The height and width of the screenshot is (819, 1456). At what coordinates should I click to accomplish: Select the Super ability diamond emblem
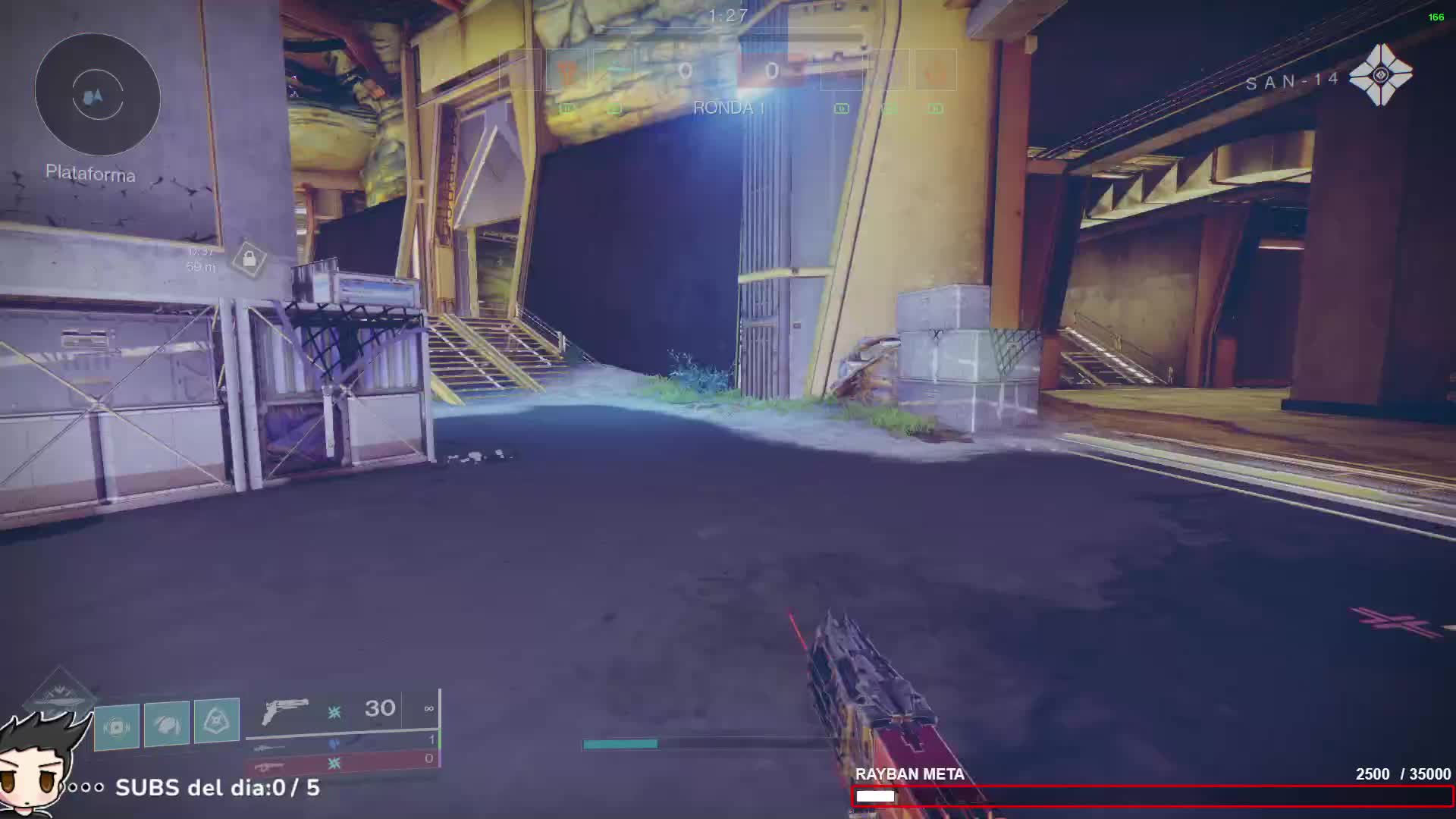(61, 692)
